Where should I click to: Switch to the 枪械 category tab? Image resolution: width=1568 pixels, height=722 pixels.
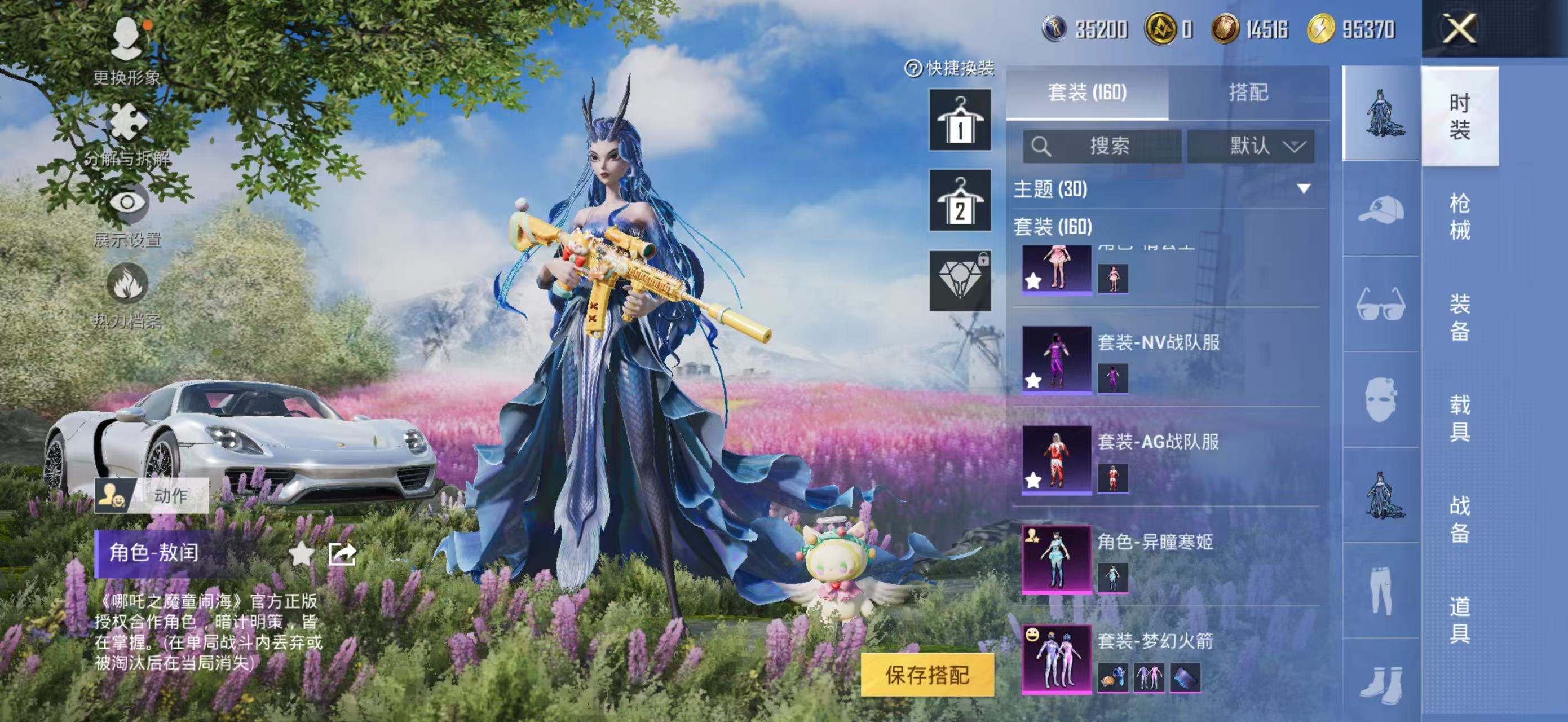[x=1461, y=216]
